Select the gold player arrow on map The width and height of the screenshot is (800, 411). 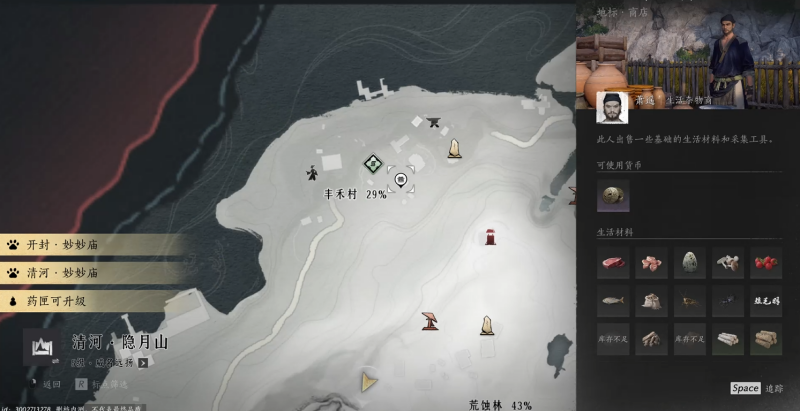pyautogui.click(x=369, y=380)
